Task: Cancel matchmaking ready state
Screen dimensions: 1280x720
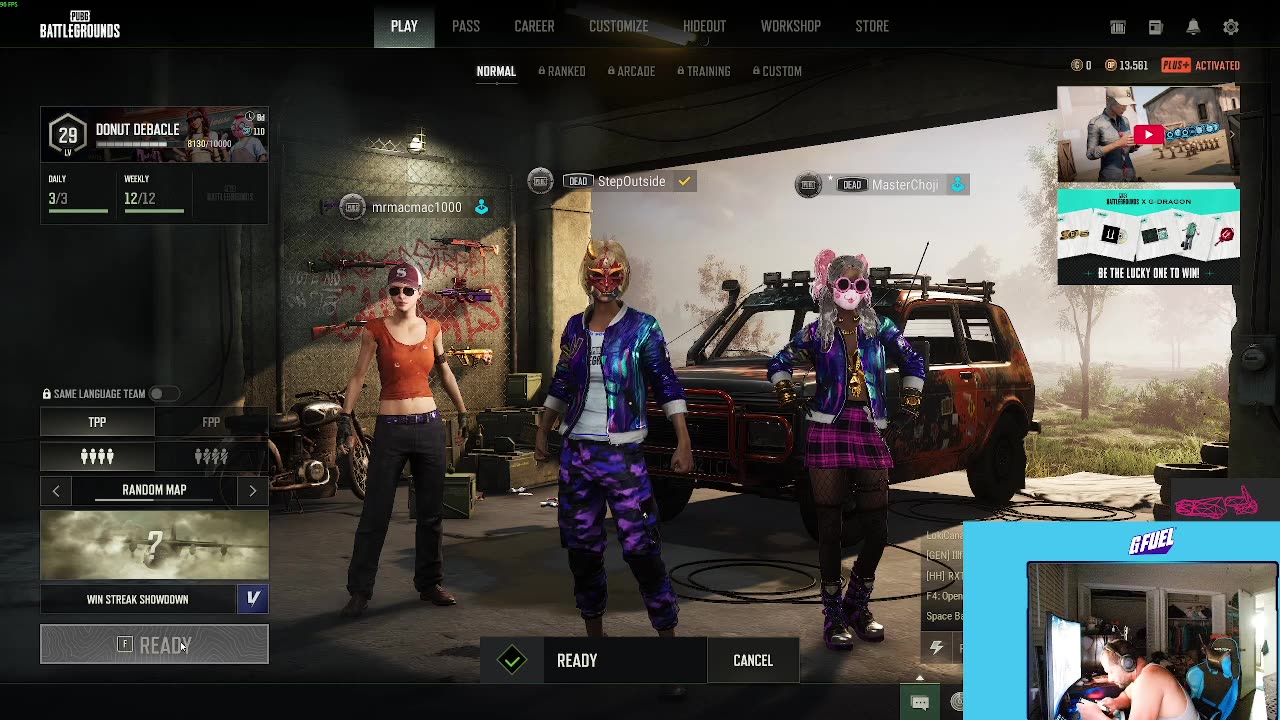Action: point(753,660)
